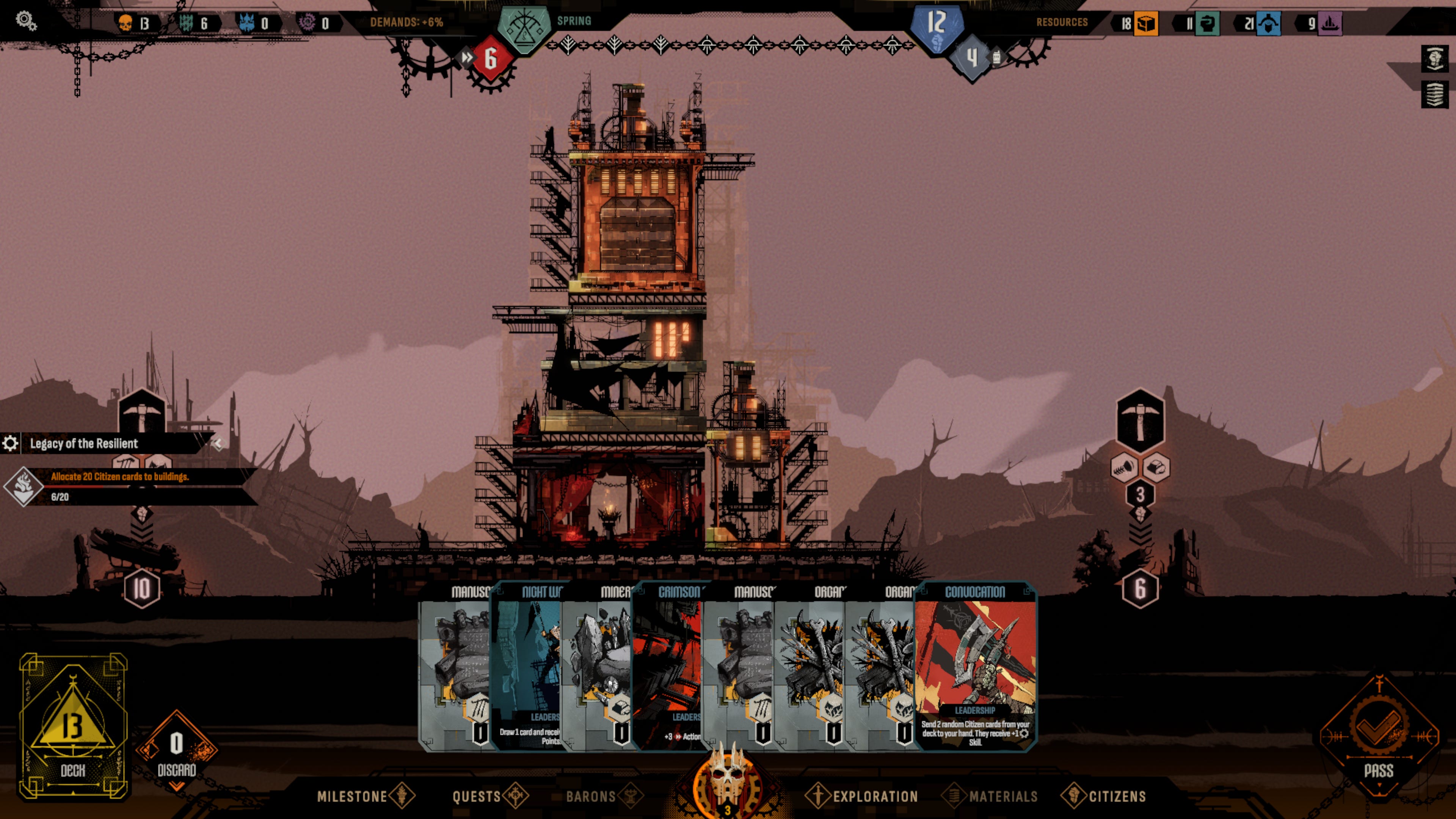Click the skull emblem at bottom center
1456x819 pixels.
728,780
